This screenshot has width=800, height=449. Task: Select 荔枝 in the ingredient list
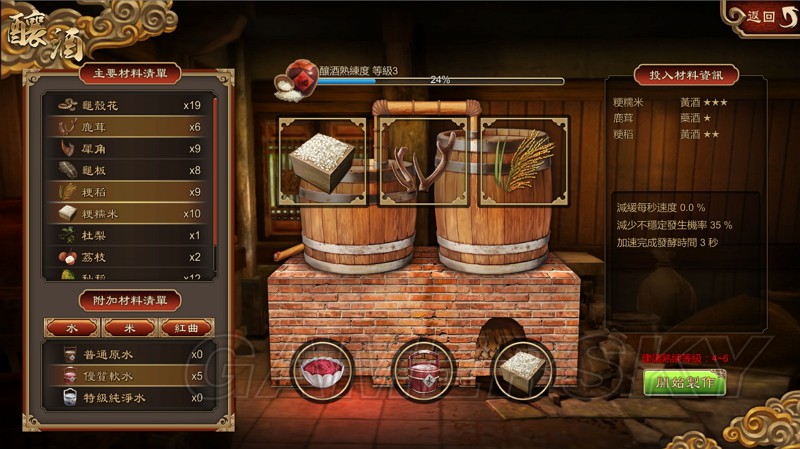pos(128,257)
